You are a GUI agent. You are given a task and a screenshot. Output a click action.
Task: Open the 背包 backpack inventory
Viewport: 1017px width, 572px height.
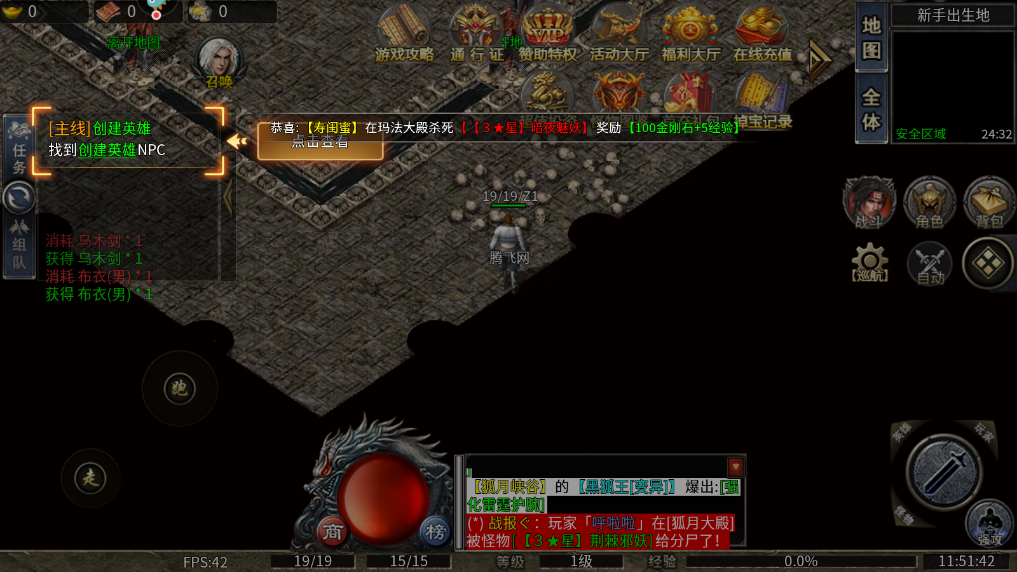989,203
